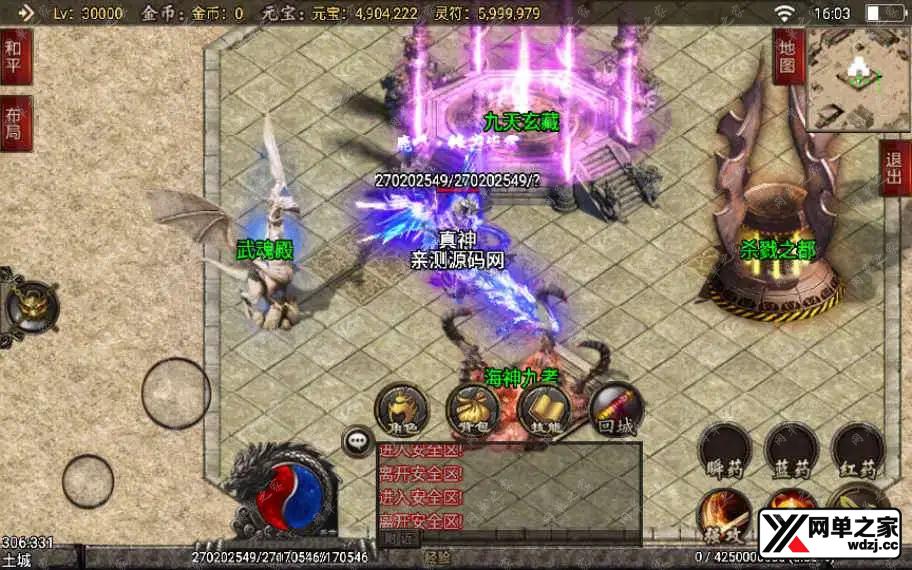Open the 布局 layout button
Viewport: 912px width, 570px height.
(16, 123)
